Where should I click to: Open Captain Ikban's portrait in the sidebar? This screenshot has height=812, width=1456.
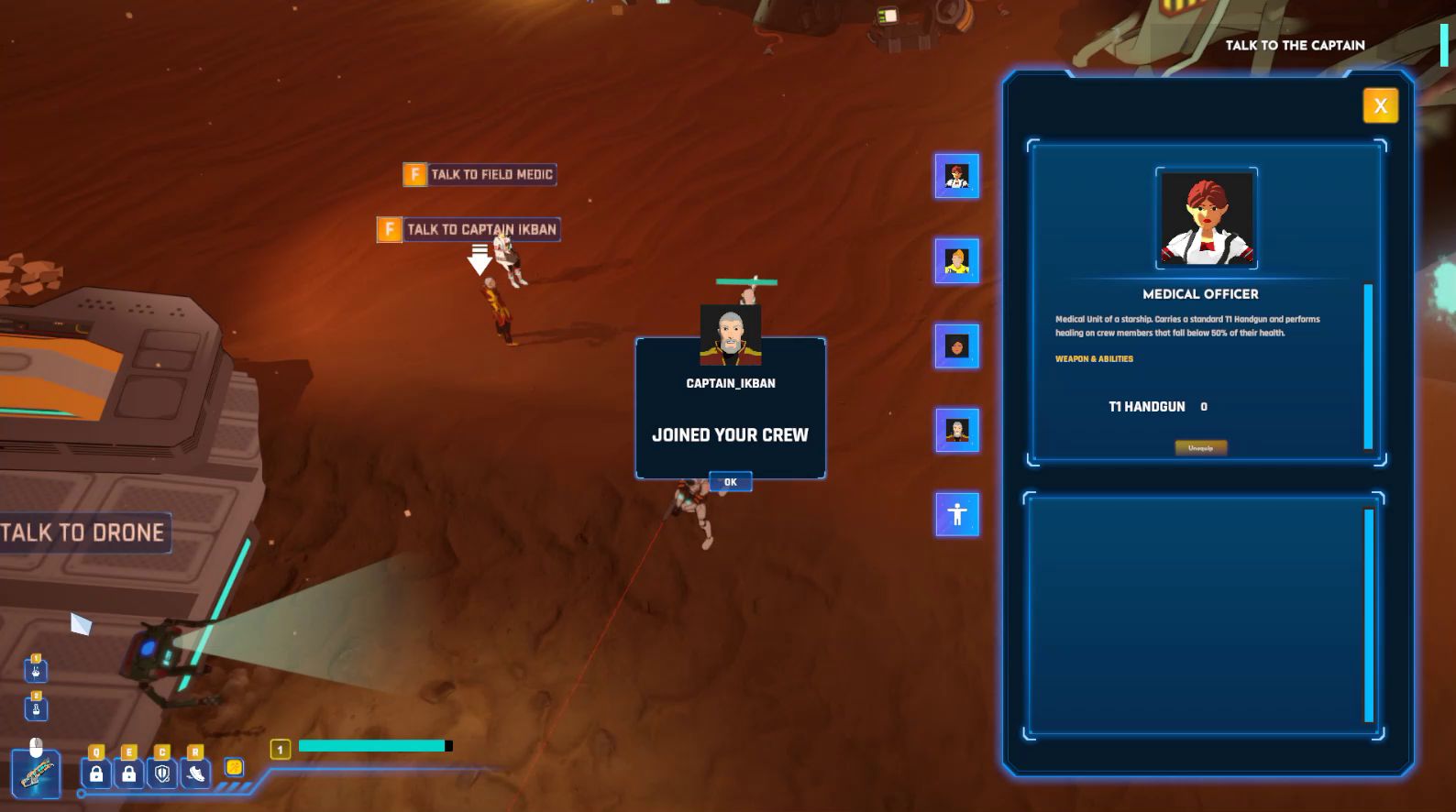[x=956, y=431]
